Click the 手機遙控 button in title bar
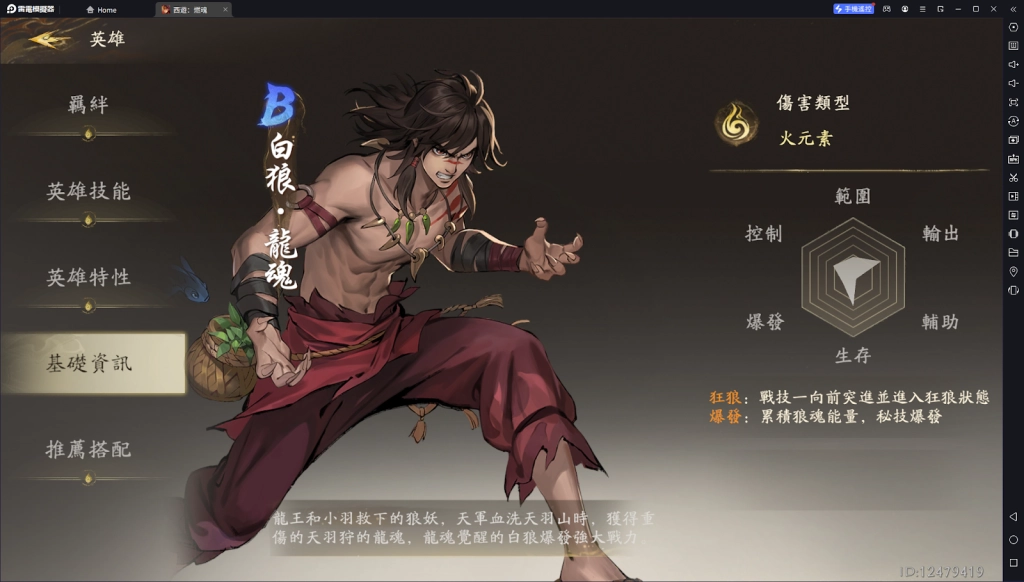The width and height of the screenshot is (1024, 582). coord(853,9)
